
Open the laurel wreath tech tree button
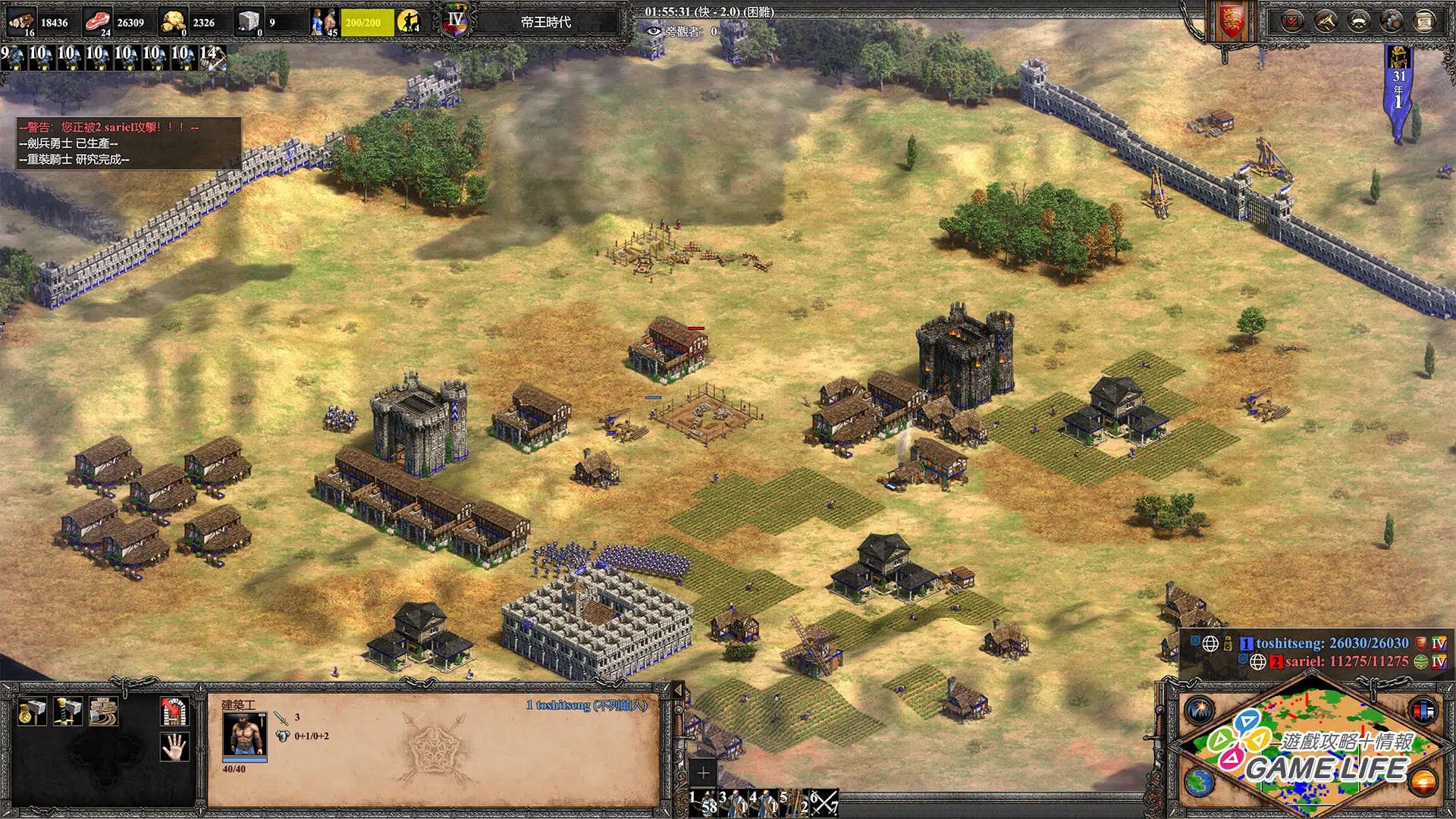pyautogui.click(x=1359, y=22)
